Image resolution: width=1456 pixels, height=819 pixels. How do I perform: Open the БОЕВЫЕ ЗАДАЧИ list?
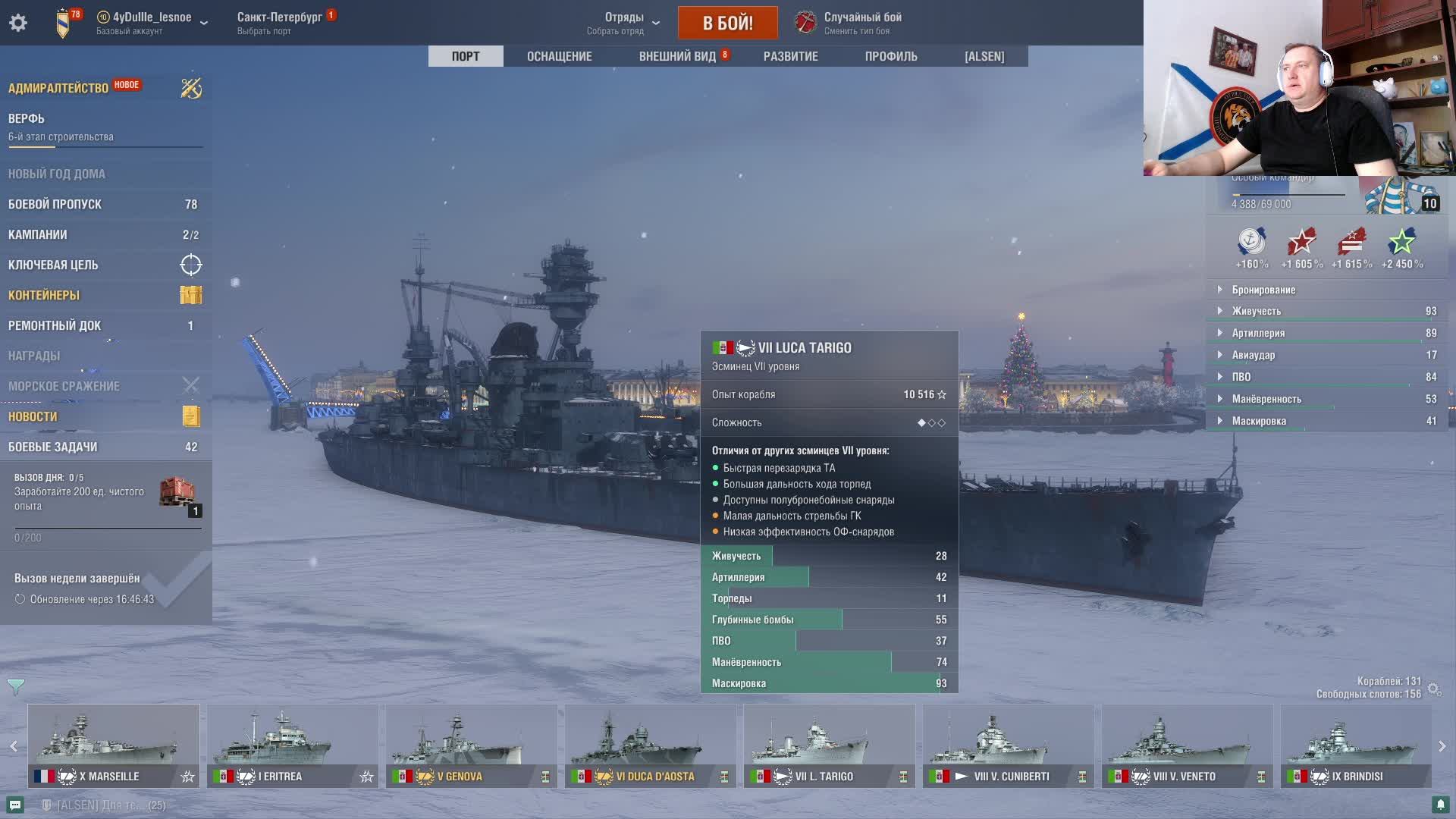coord(52,447)
